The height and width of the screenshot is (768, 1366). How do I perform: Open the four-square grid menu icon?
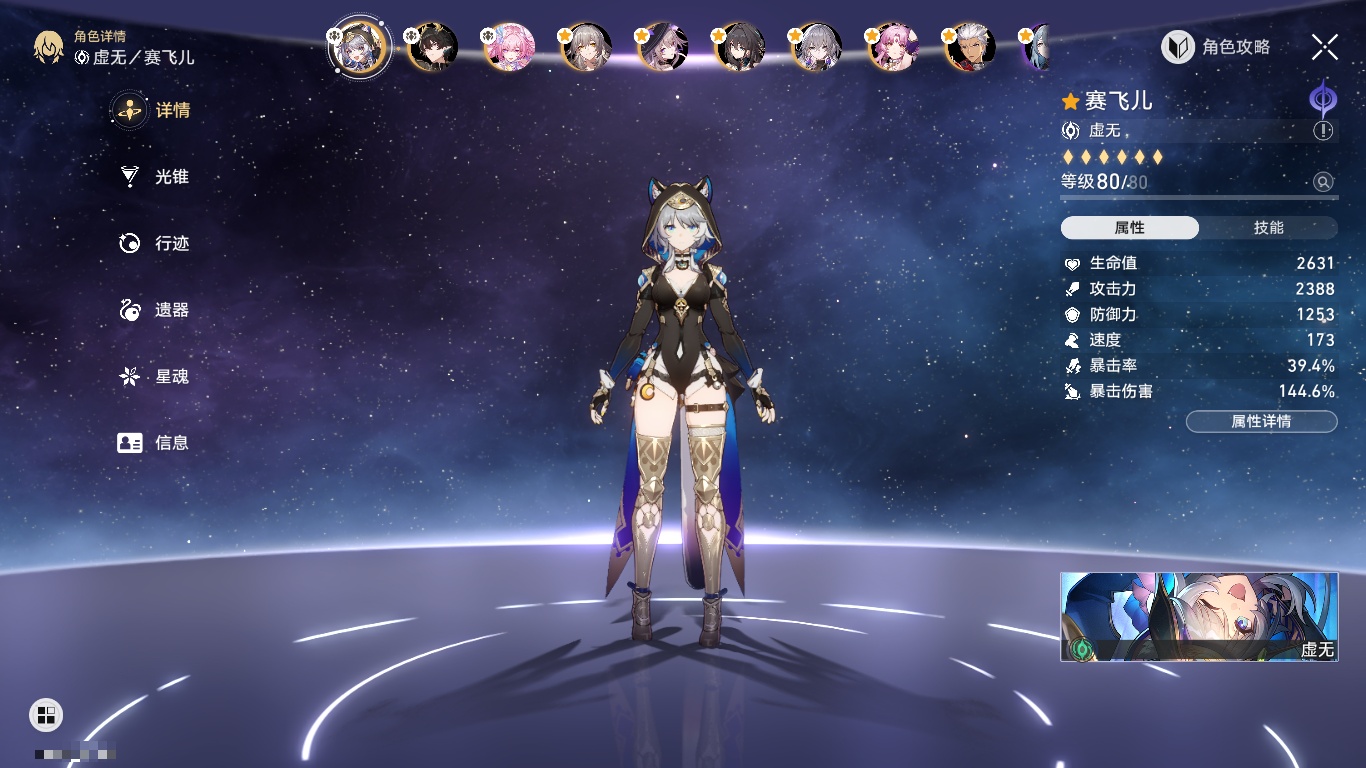[46, 714]
